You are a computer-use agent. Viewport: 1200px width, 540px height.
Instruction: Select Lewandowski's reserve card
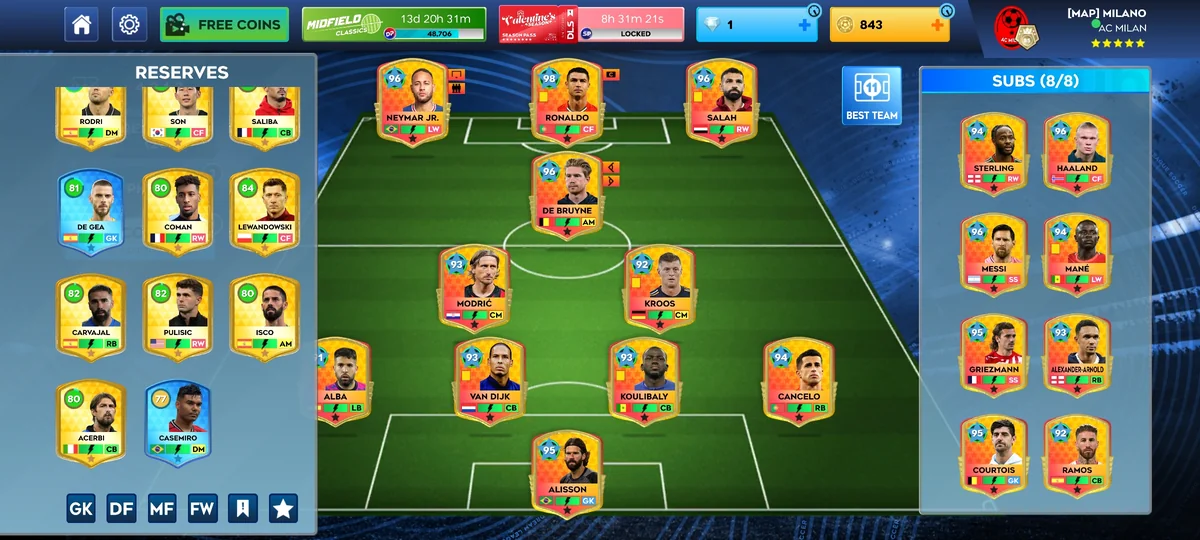(x=265, y=211)
